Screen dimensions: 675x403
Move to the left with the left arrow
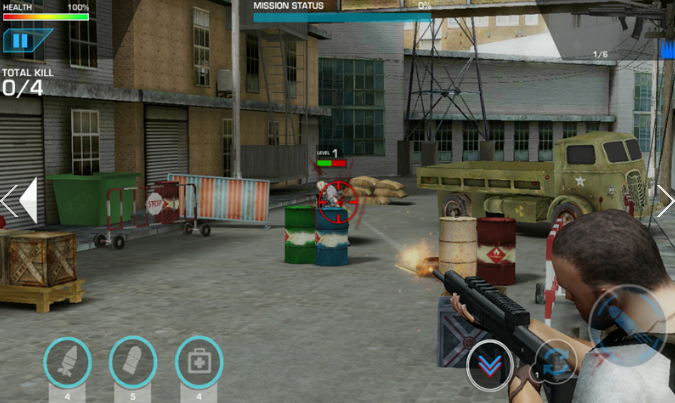click(x=21, y=200)
